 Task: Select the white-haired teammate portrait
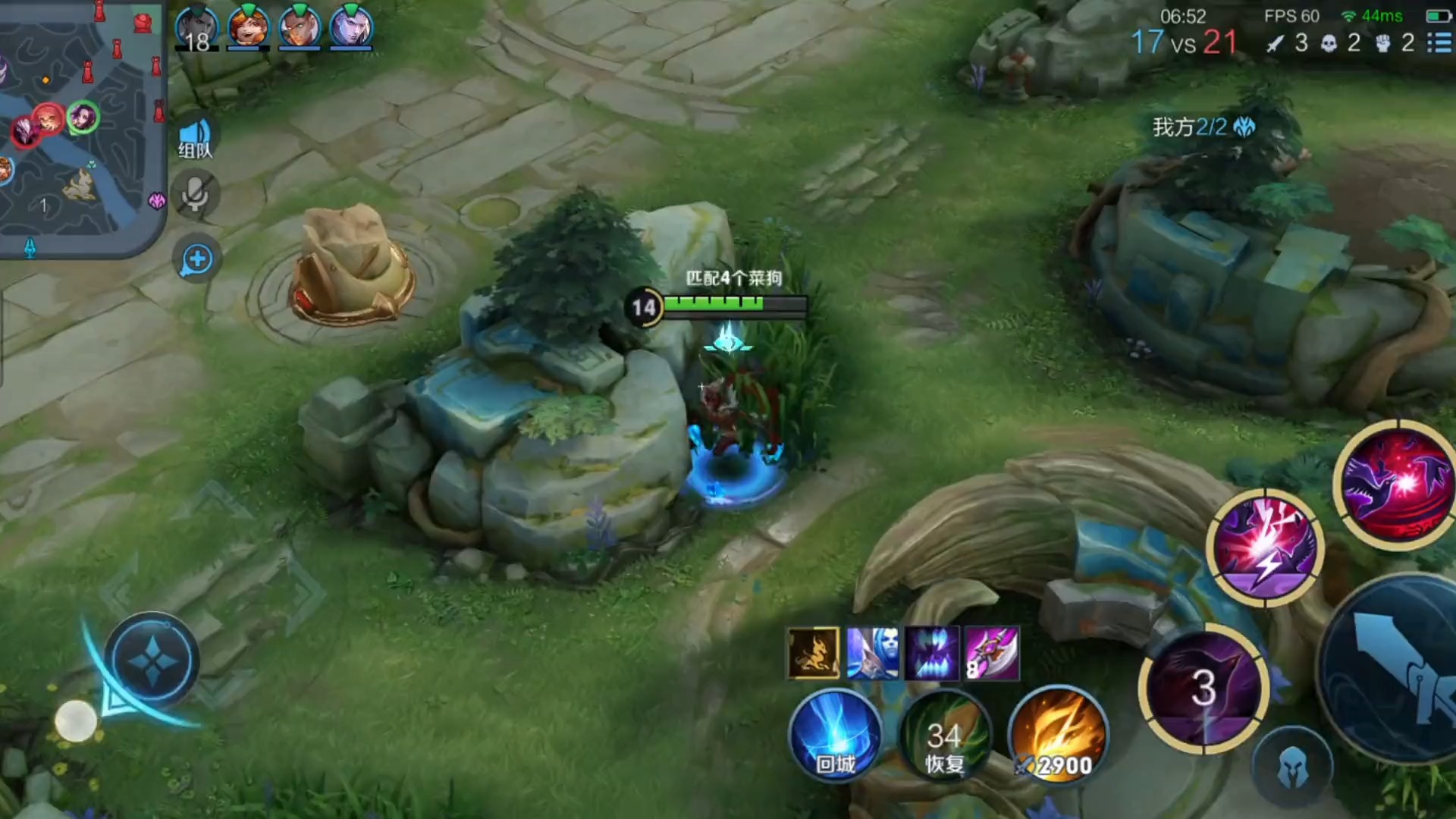(351, 27)
